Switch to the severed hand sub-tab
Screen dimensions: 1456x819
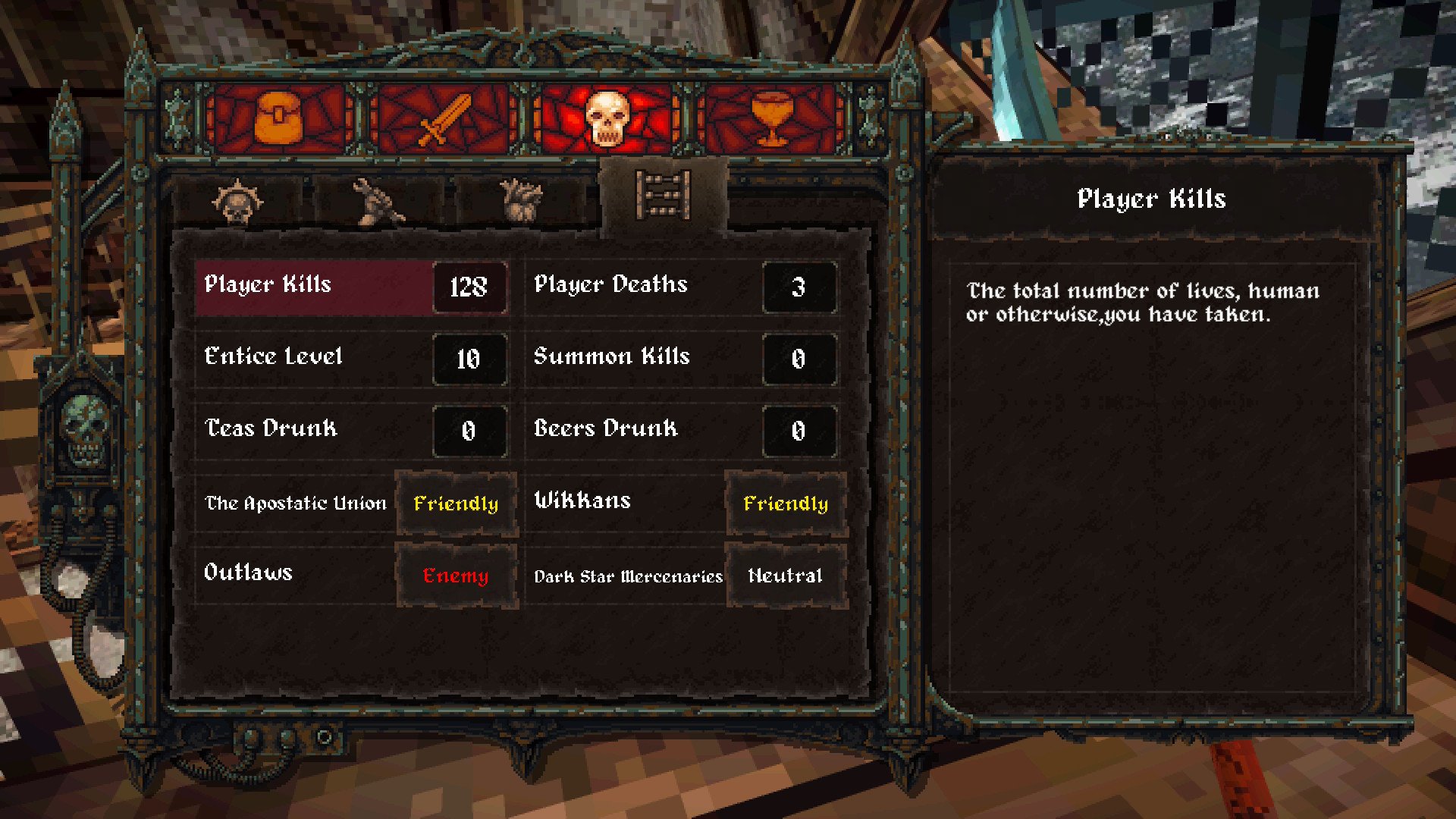[378, 202]
